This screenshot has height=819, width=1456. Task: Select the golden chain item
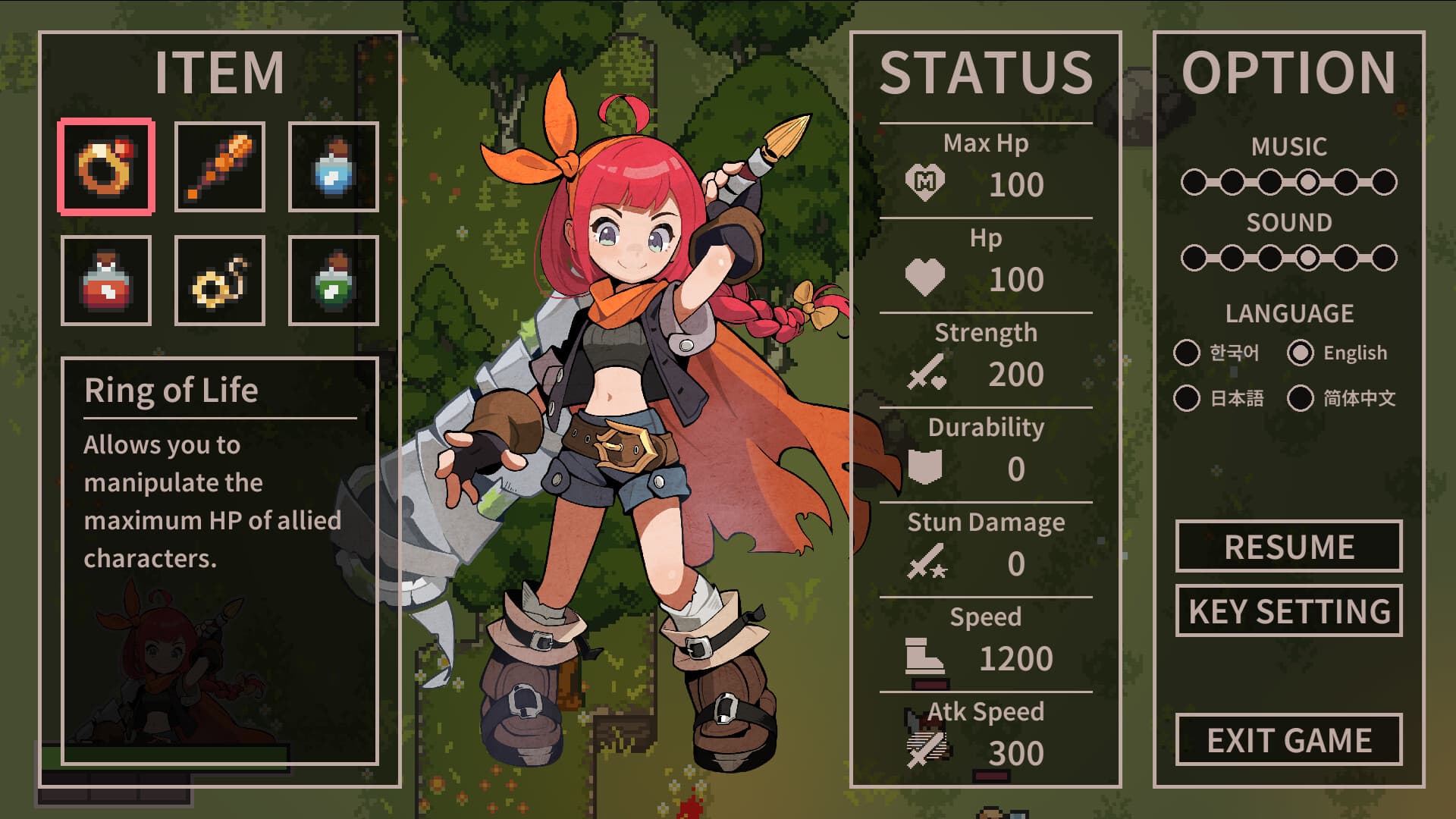[x=219, y=279]
